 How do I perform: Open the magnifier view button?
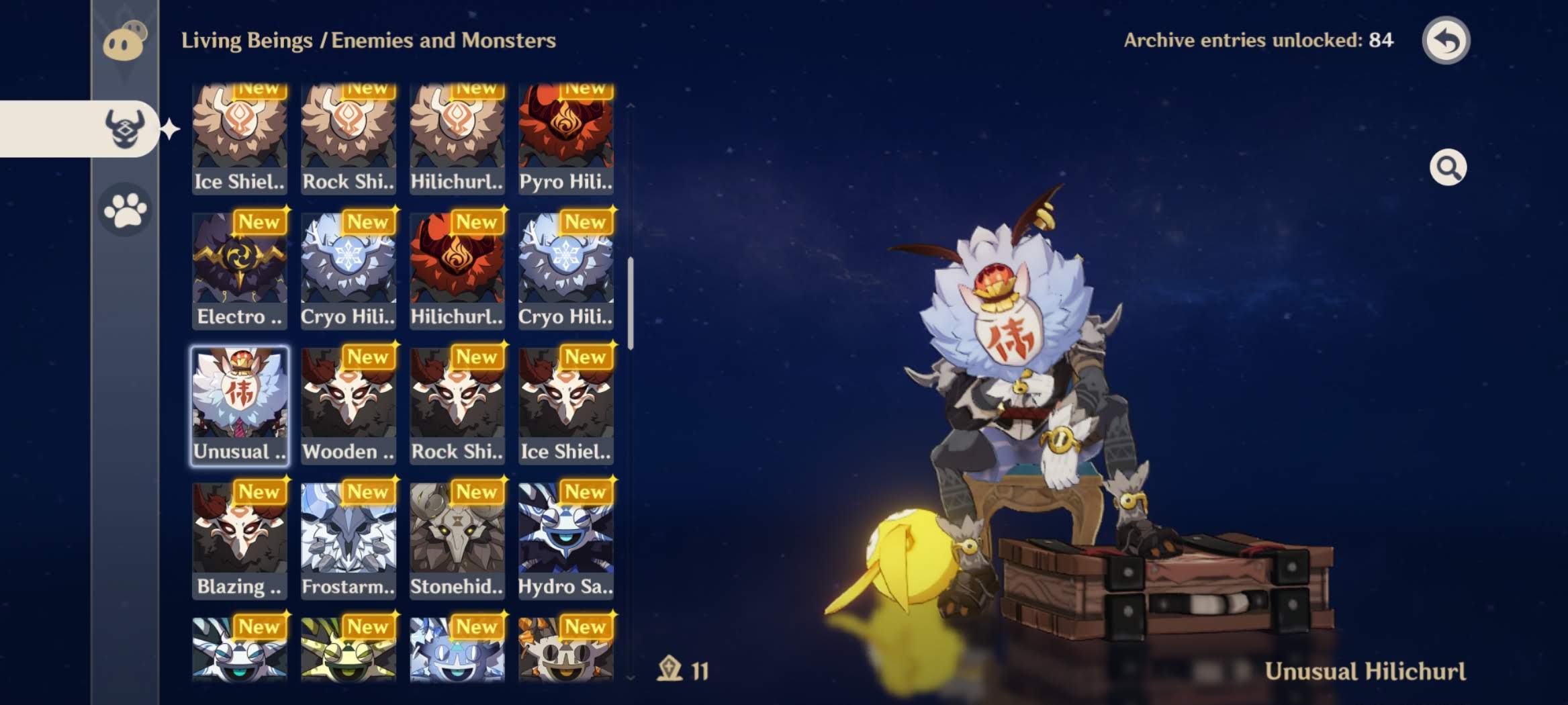click(x=1448, y=167)
